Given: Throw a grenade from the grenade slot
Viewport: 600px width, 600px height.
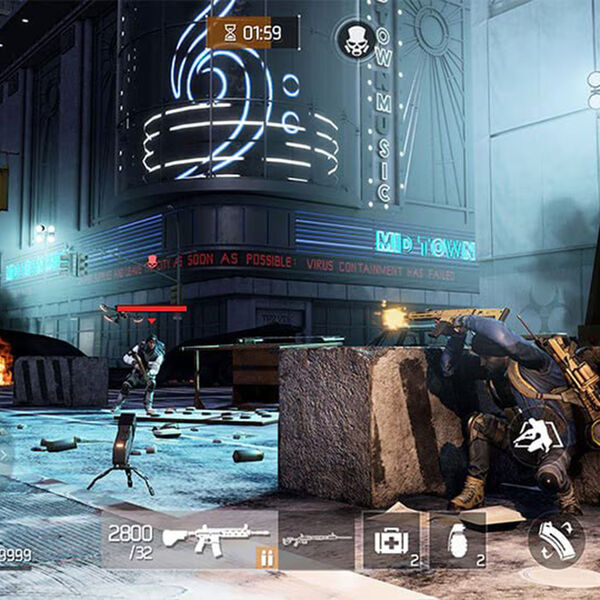Looking at the screenshot, I should point(457,540).
